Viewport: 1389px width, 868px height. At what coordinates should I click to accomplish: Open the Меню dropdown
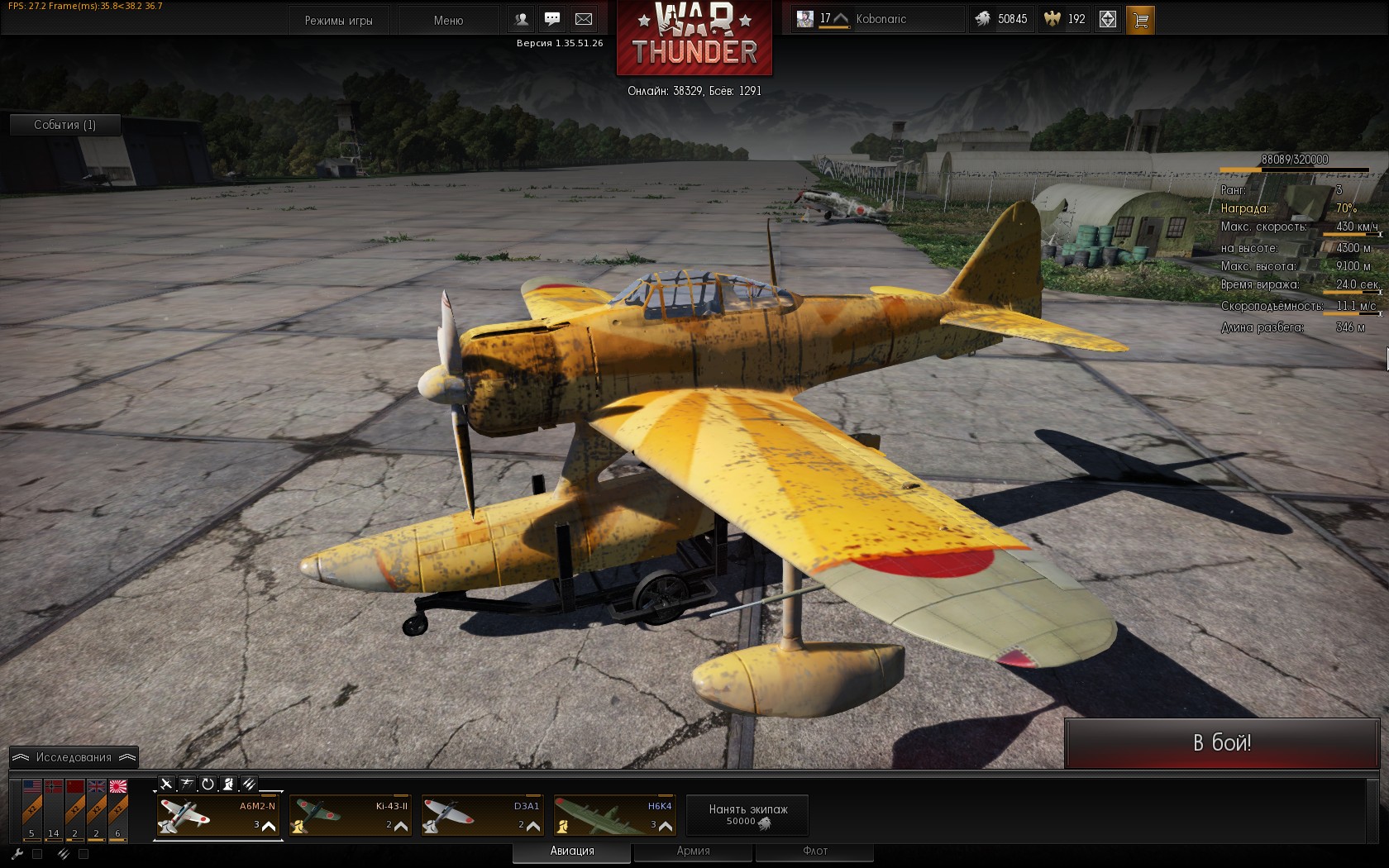coord(448,20)
